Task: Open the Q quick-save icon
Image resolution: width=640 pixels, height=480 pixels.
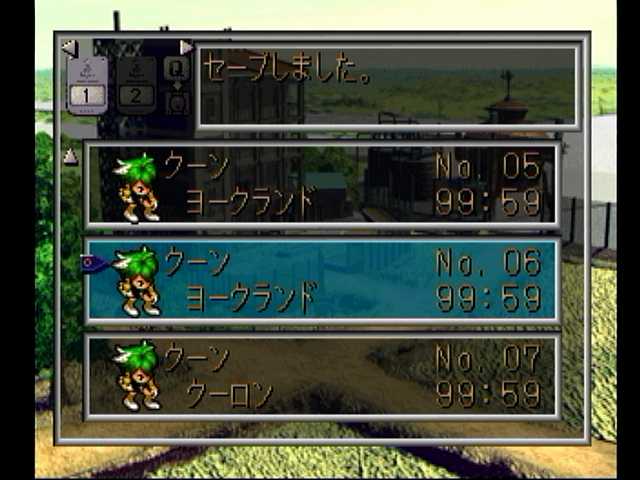Action: click(x=177, y=68)
